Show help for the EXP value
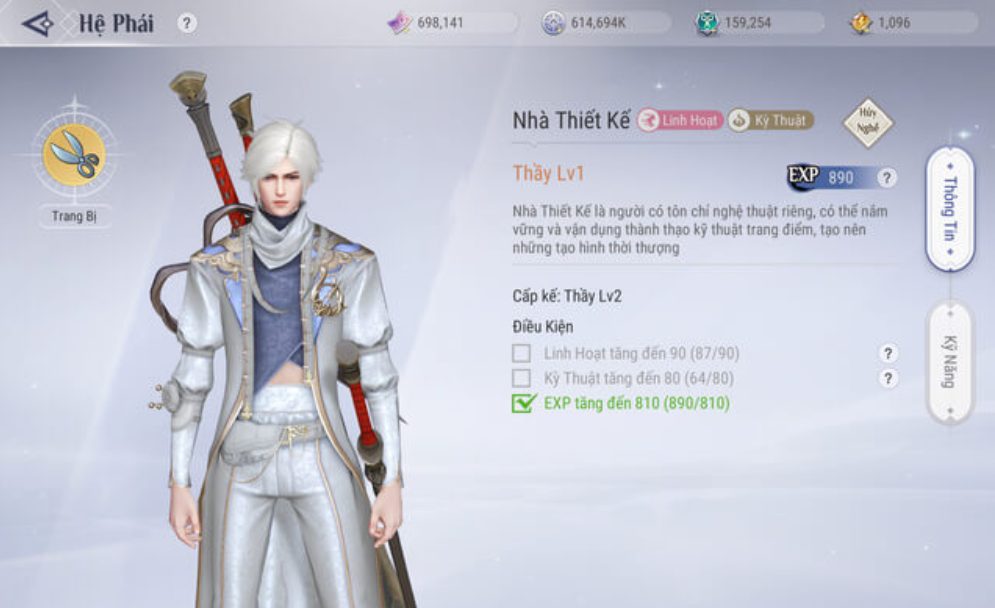The width and height of the screenshot is (995, 608). click(x=886, y=178)
